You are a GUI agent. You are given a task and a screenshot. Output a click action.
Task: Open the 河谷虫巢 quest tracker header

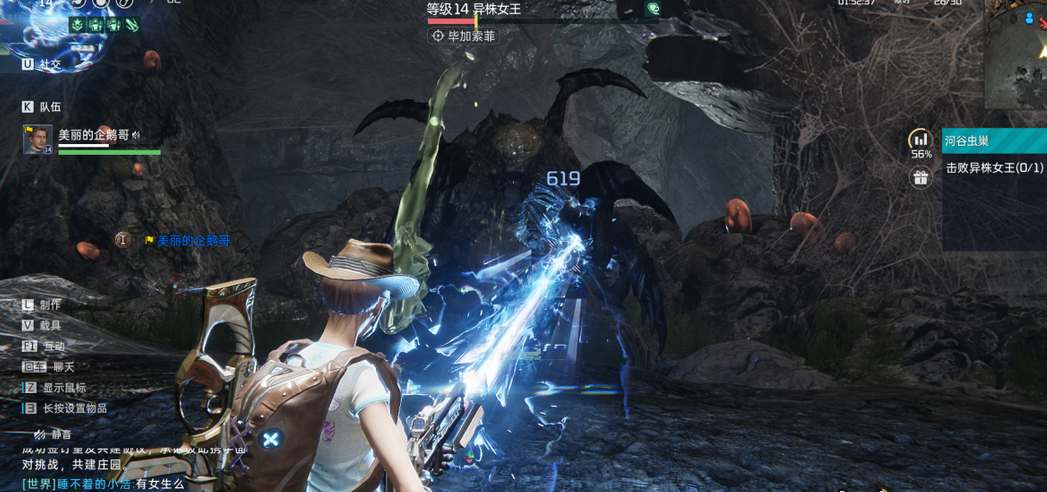pos(993,141)
